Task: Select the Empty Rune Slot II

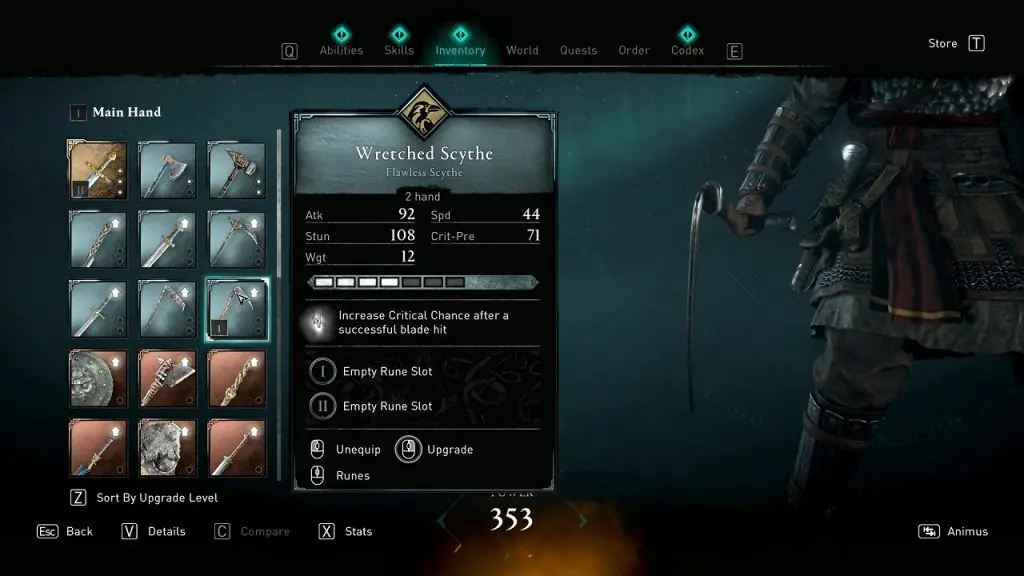Action: [386, 406]
